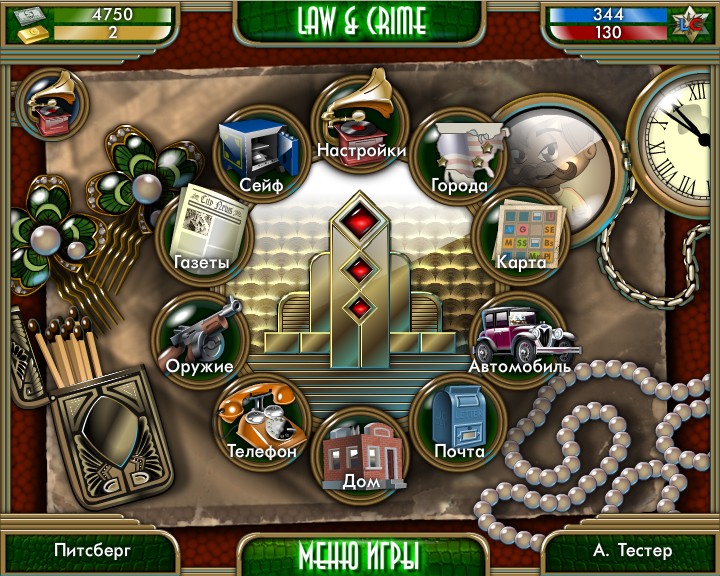Viewport: 720px width, 576px height.
Task: Click the detective portrait medallion
Action: pyautogui.click(x=555, y=160)
